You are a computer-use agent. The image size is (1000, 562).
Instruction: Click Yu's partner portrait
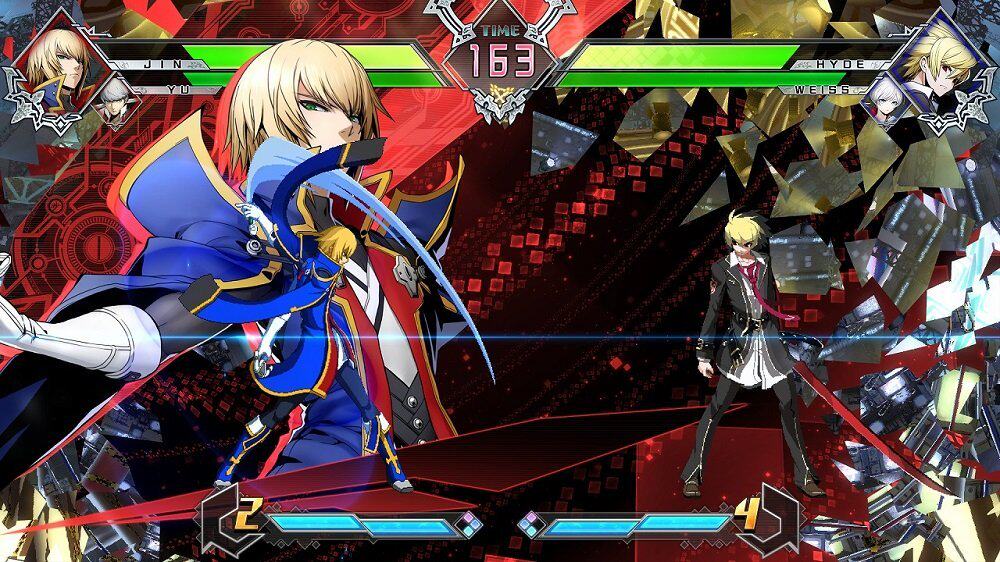coord(118,101)
